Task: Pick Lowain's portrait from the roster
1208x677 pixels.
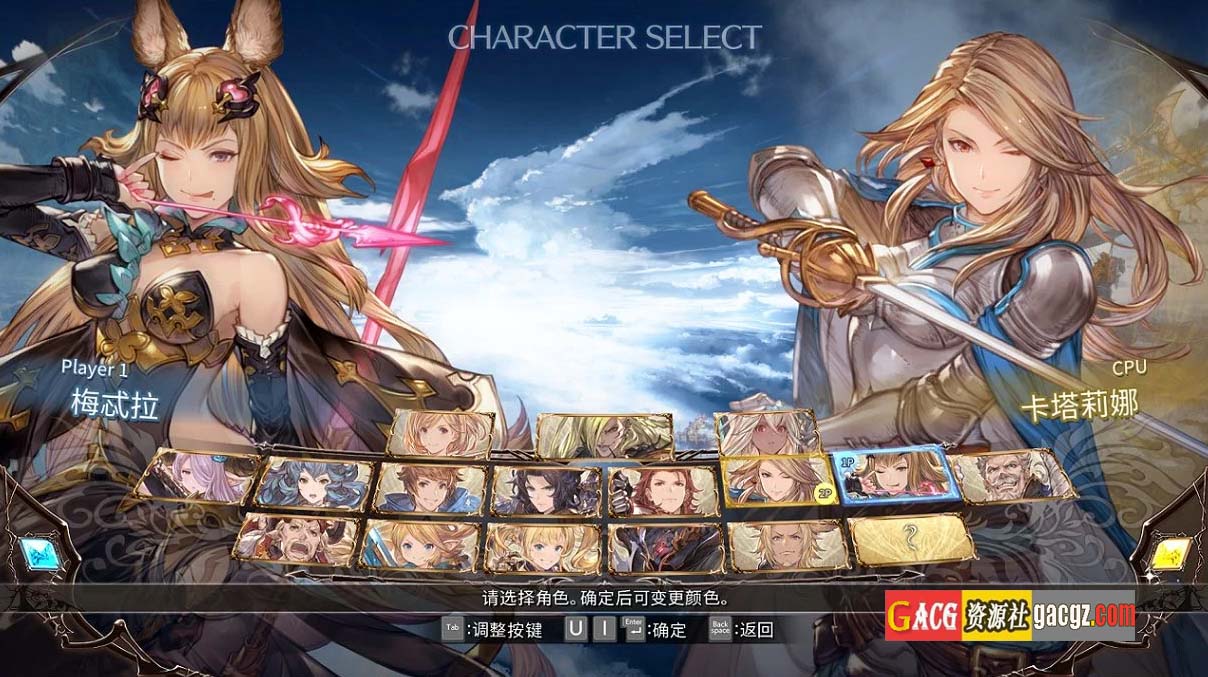Action: (788, 546)
